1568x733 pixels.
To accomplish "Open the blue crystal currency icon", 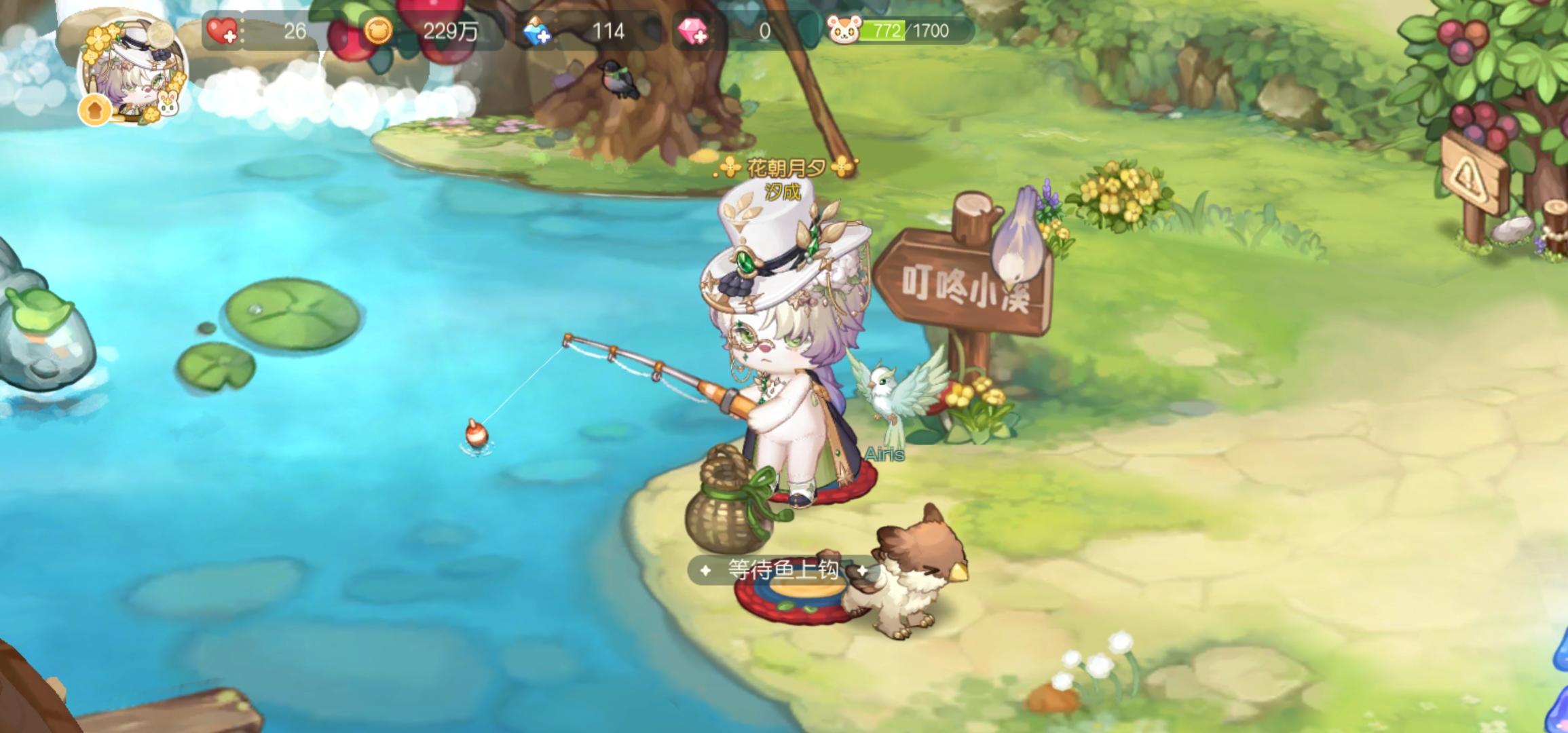I will pos(536,30).
